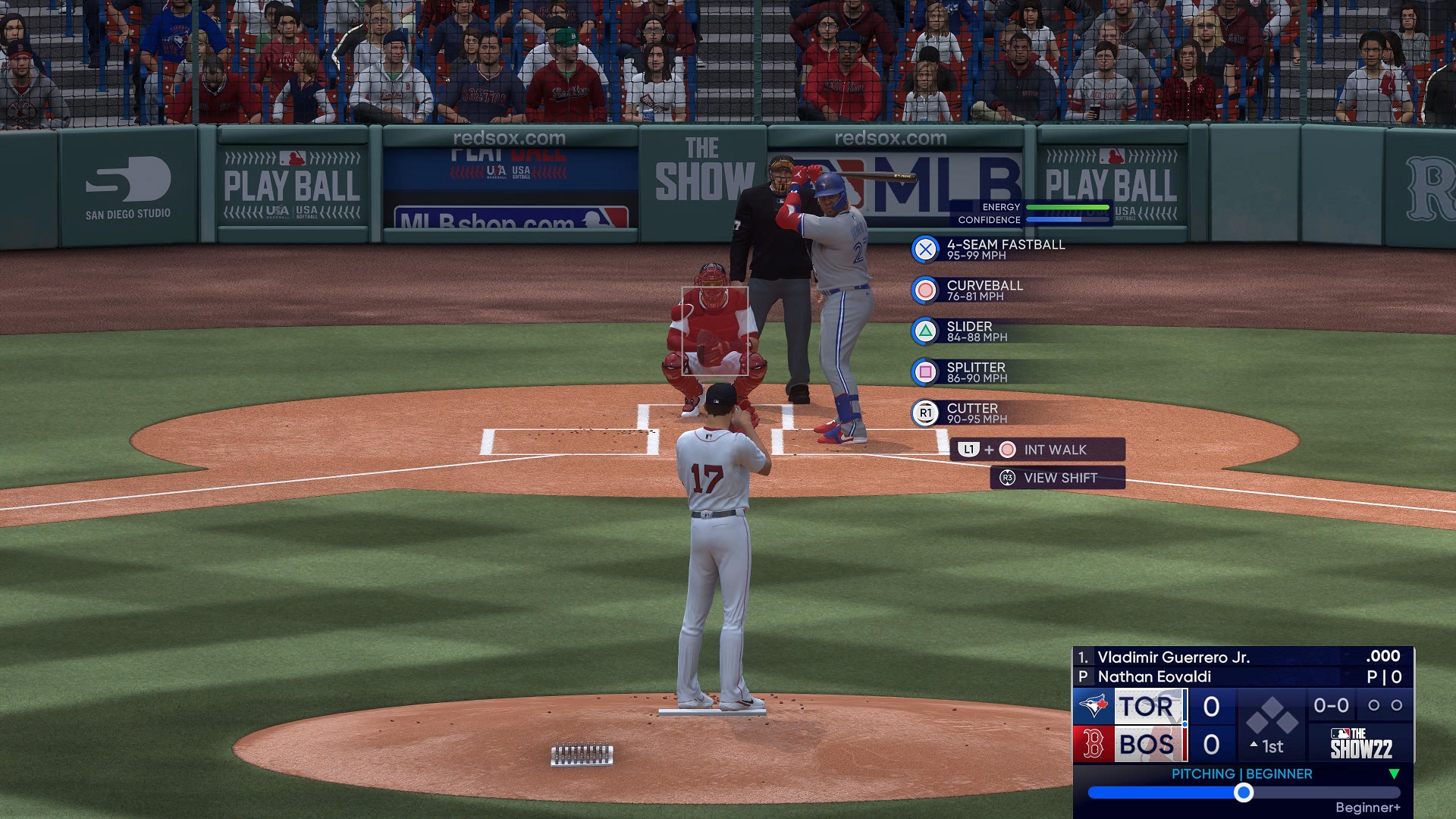Select the 4-Seam Fastball pitch
The image size is (1456, 819).
(989, 249)
